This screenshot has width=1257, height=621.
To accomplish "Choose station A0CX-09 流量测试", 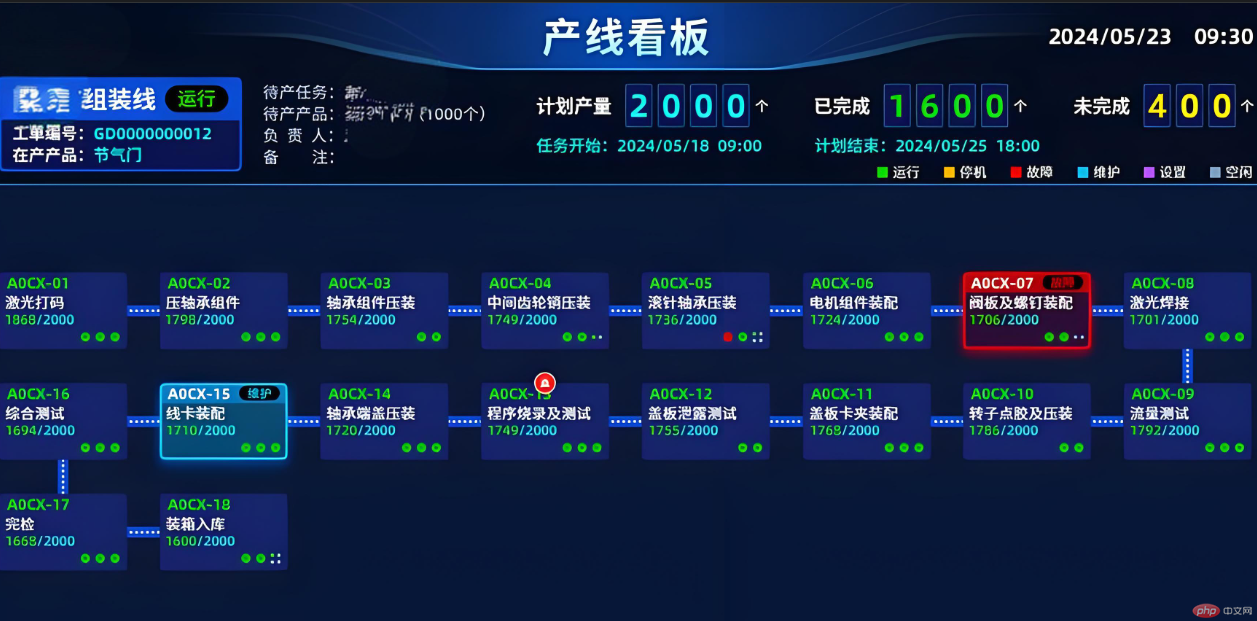I will tap(1187, 421).
